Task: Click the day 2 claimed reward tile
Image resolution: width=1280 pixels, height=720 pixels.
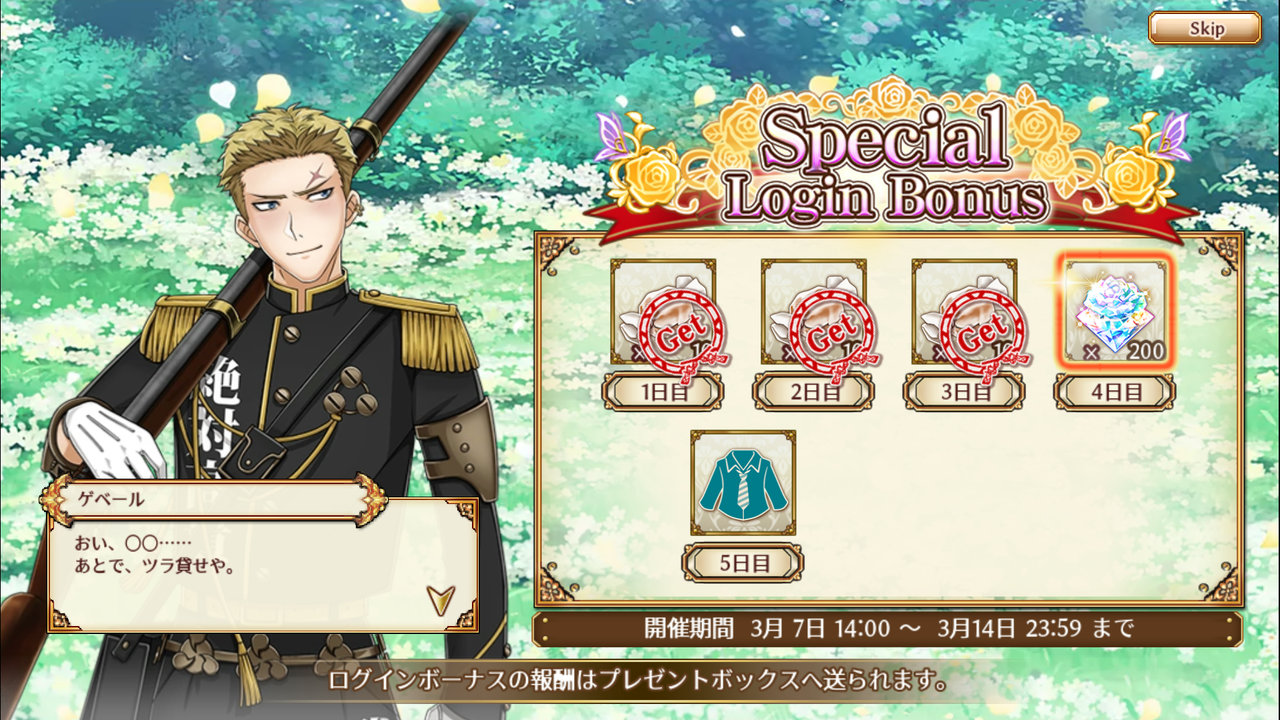Action: click(813, 311)
